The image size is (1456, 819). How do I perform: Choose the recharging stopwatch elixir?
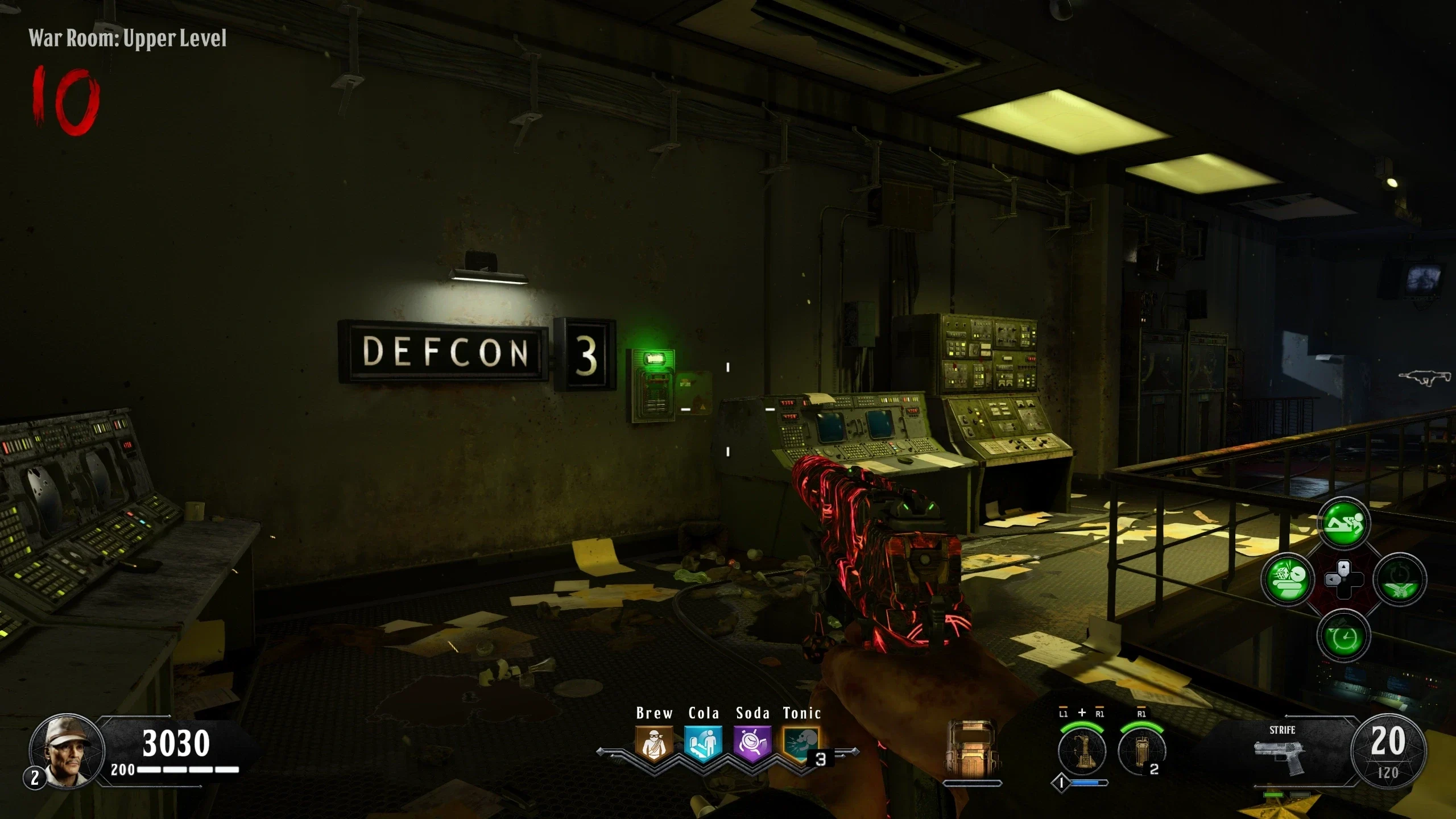[x=1399, y=580]
